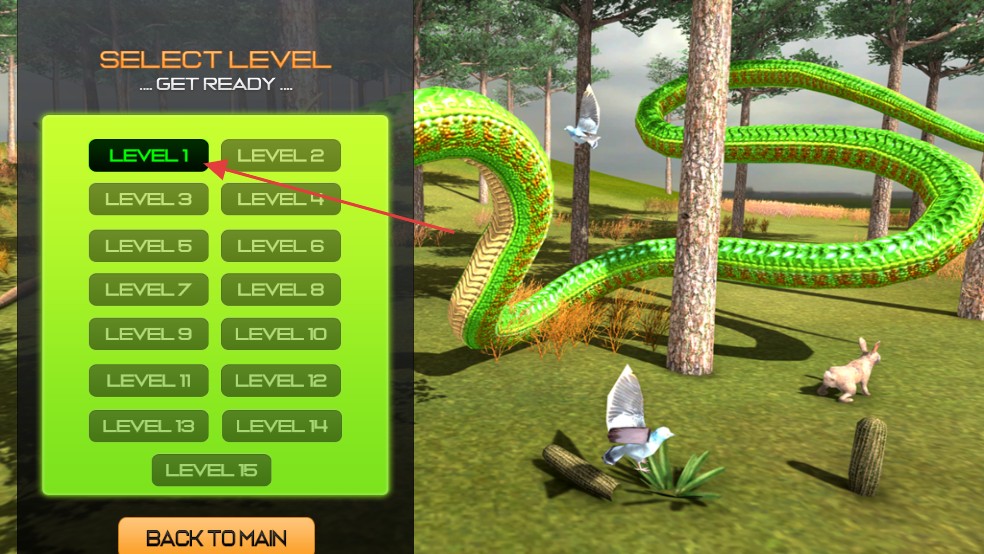Select the Level 6 button
Viewport: 984px width, 554px height.
[281, 246]
